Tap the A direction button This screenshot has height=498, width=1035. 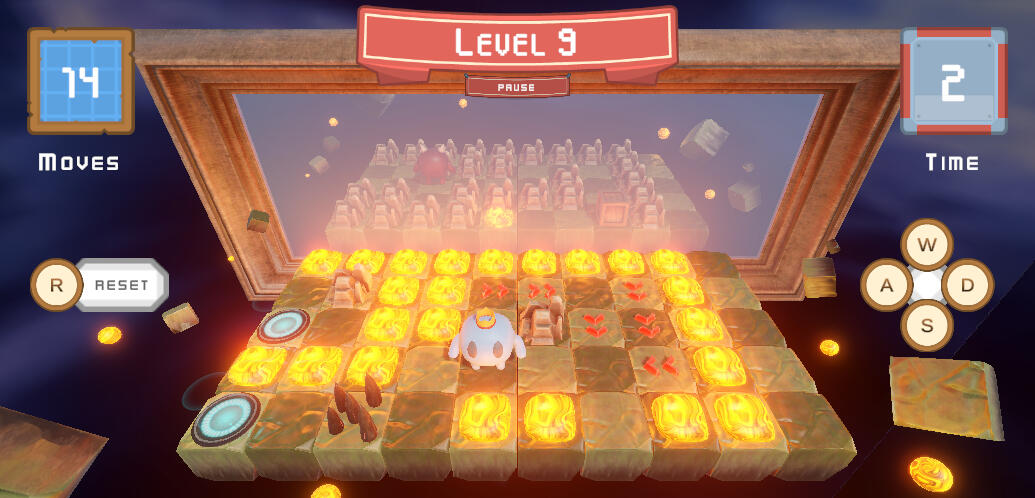pos(886,285)
